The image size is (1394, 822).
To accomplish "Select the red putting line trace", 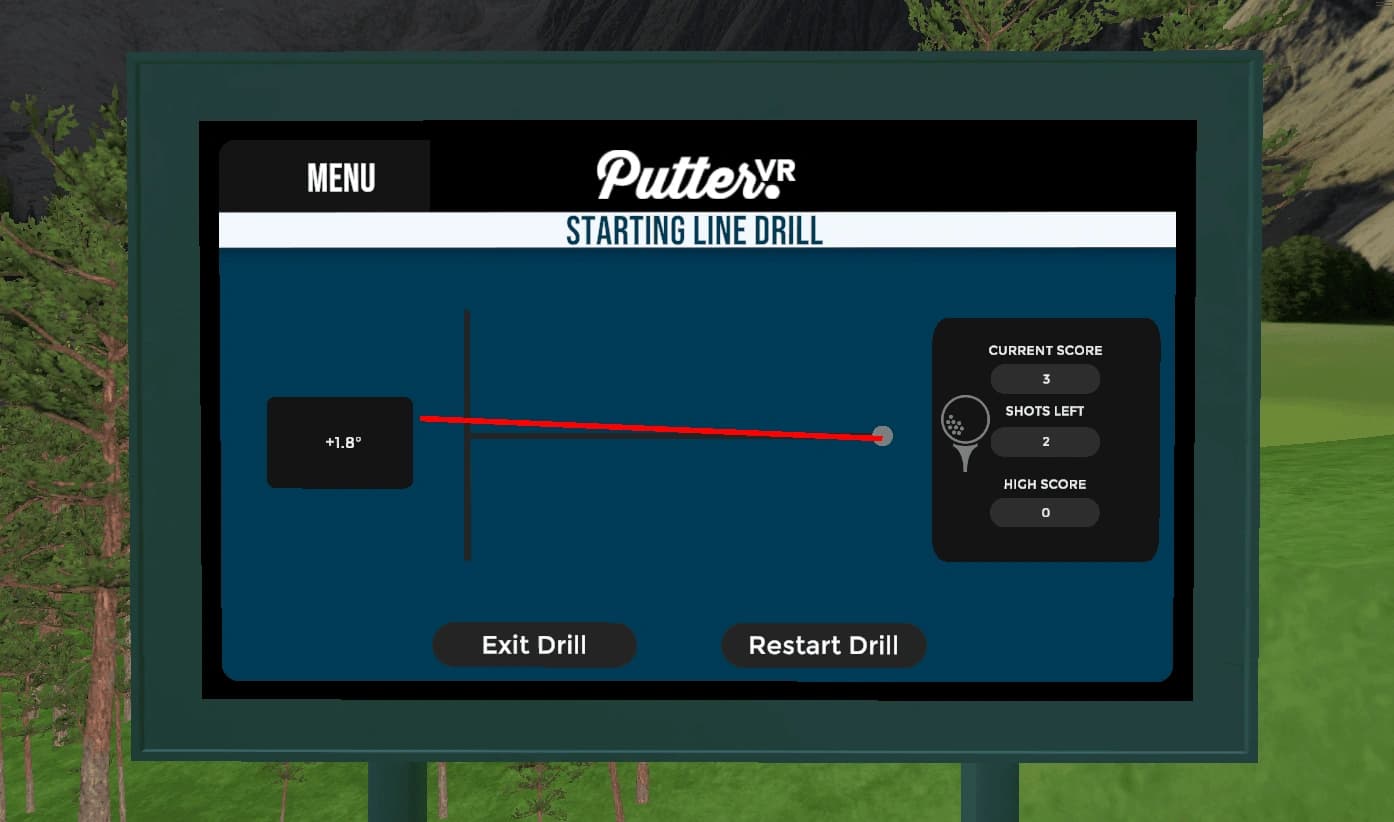I will tap(650, 427).
